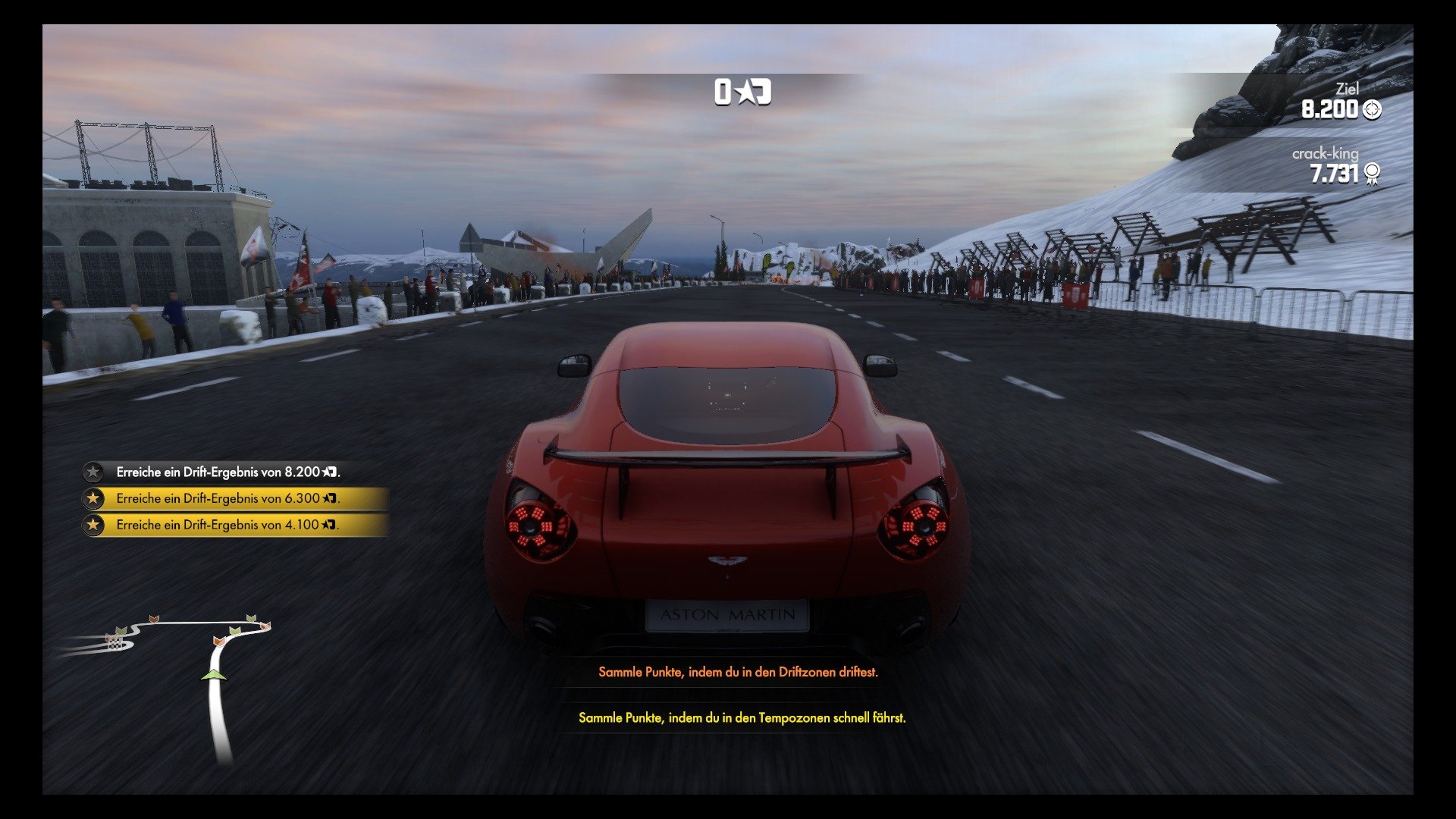Select the medal icon beside crack-king's score
This screenshot has width=1456, height=819.
[x=1372, y=174]
